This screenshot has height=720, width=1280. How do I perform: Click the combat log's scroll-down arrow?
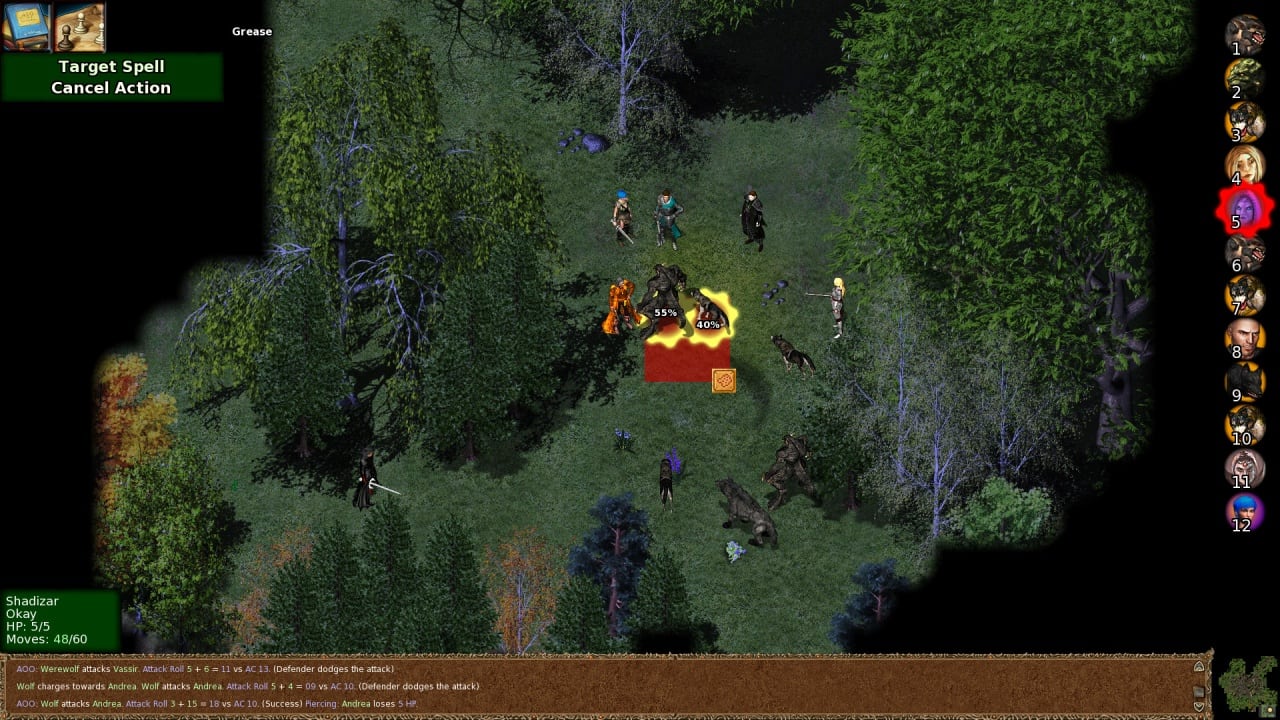coord(1199,705)
